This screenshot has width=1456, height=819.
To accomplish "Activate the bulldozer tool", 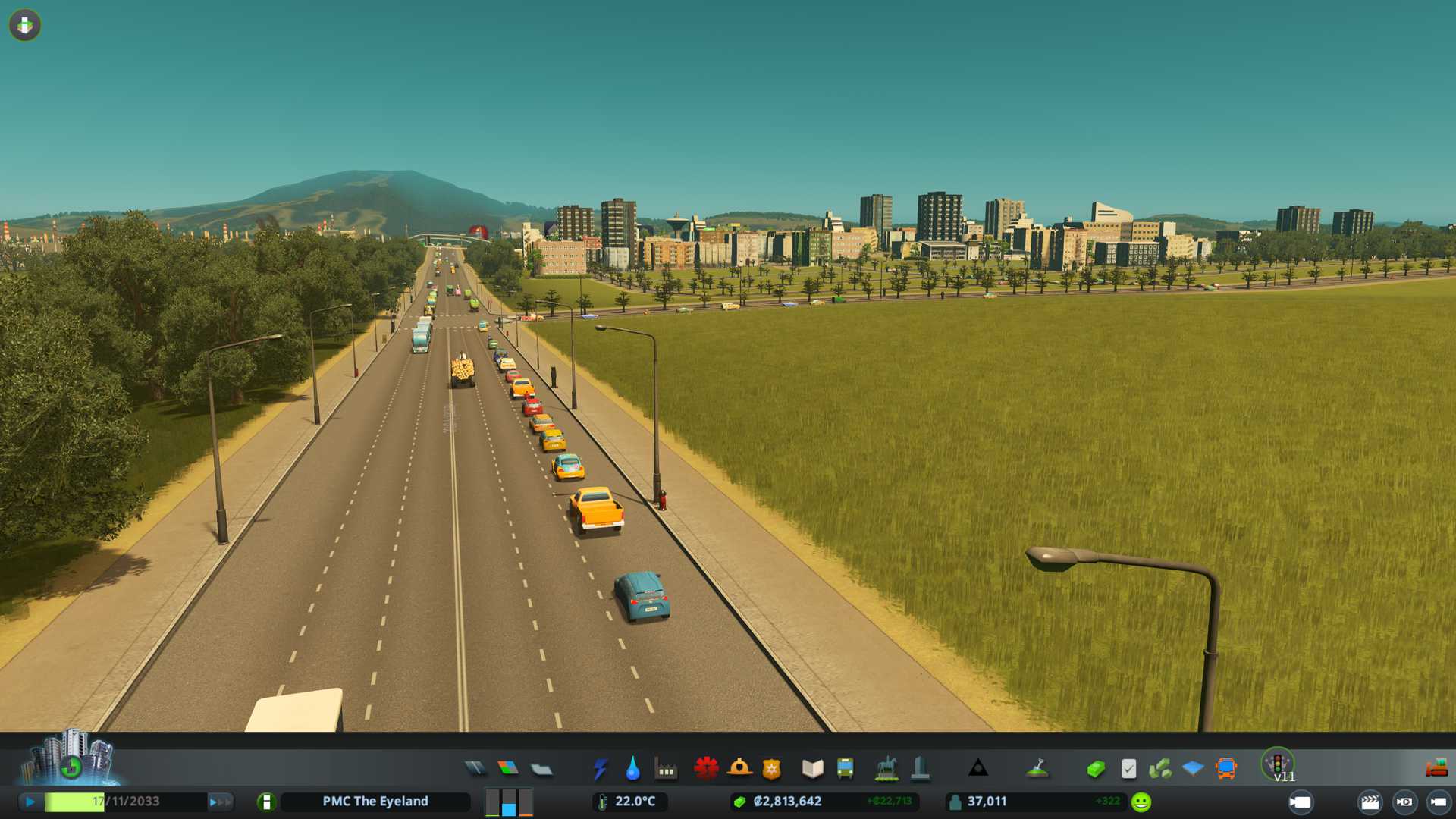I will 1436,769.
